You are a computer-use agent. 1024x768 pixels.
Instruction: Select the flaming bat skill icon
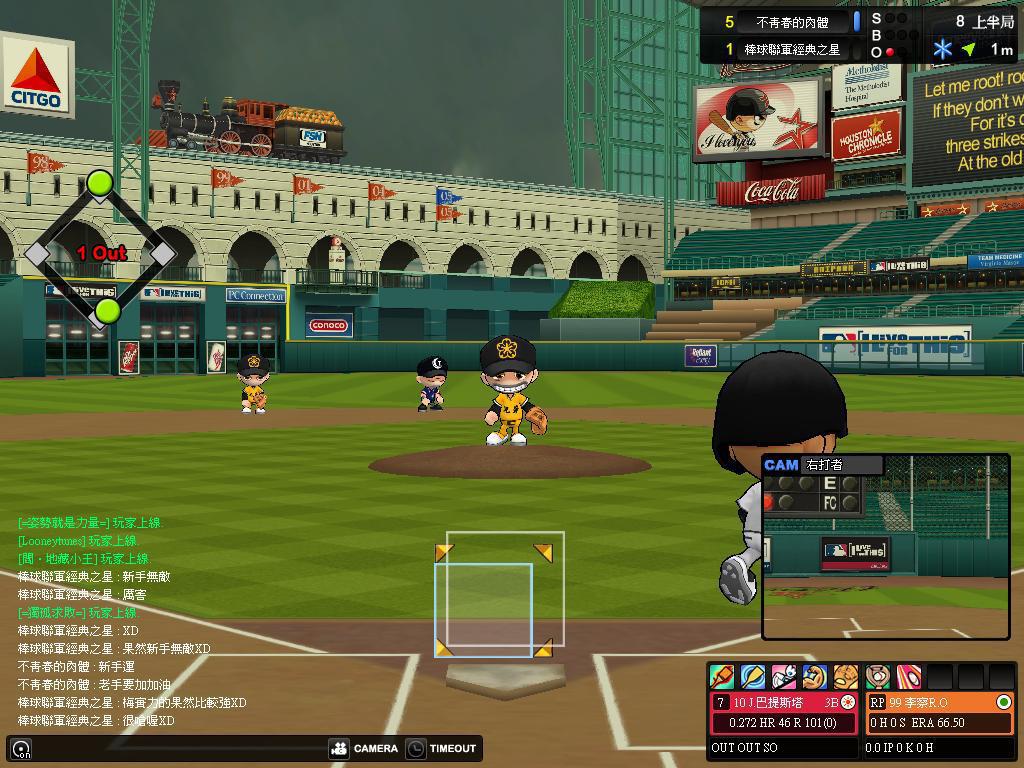point(722,677)
